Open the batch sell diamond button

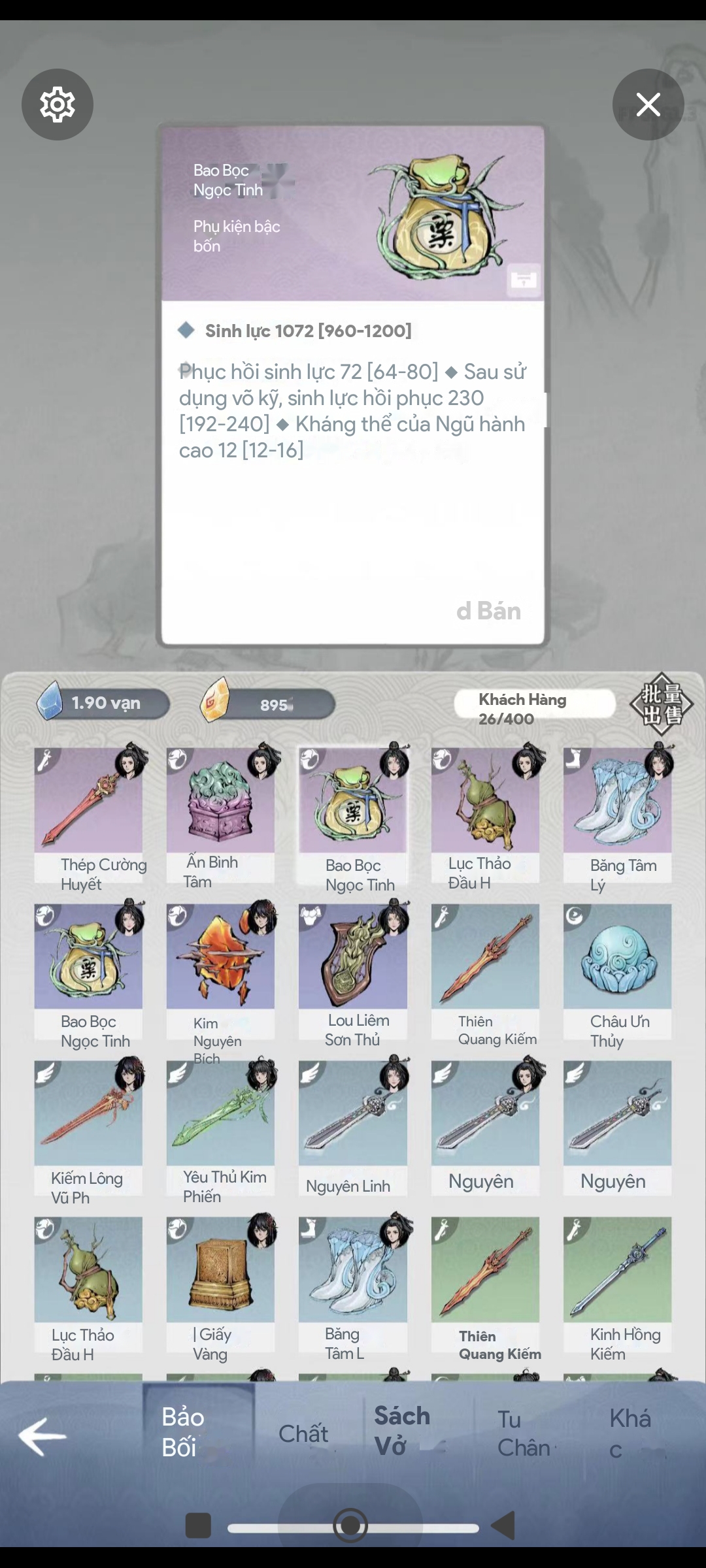pos(661,704)
